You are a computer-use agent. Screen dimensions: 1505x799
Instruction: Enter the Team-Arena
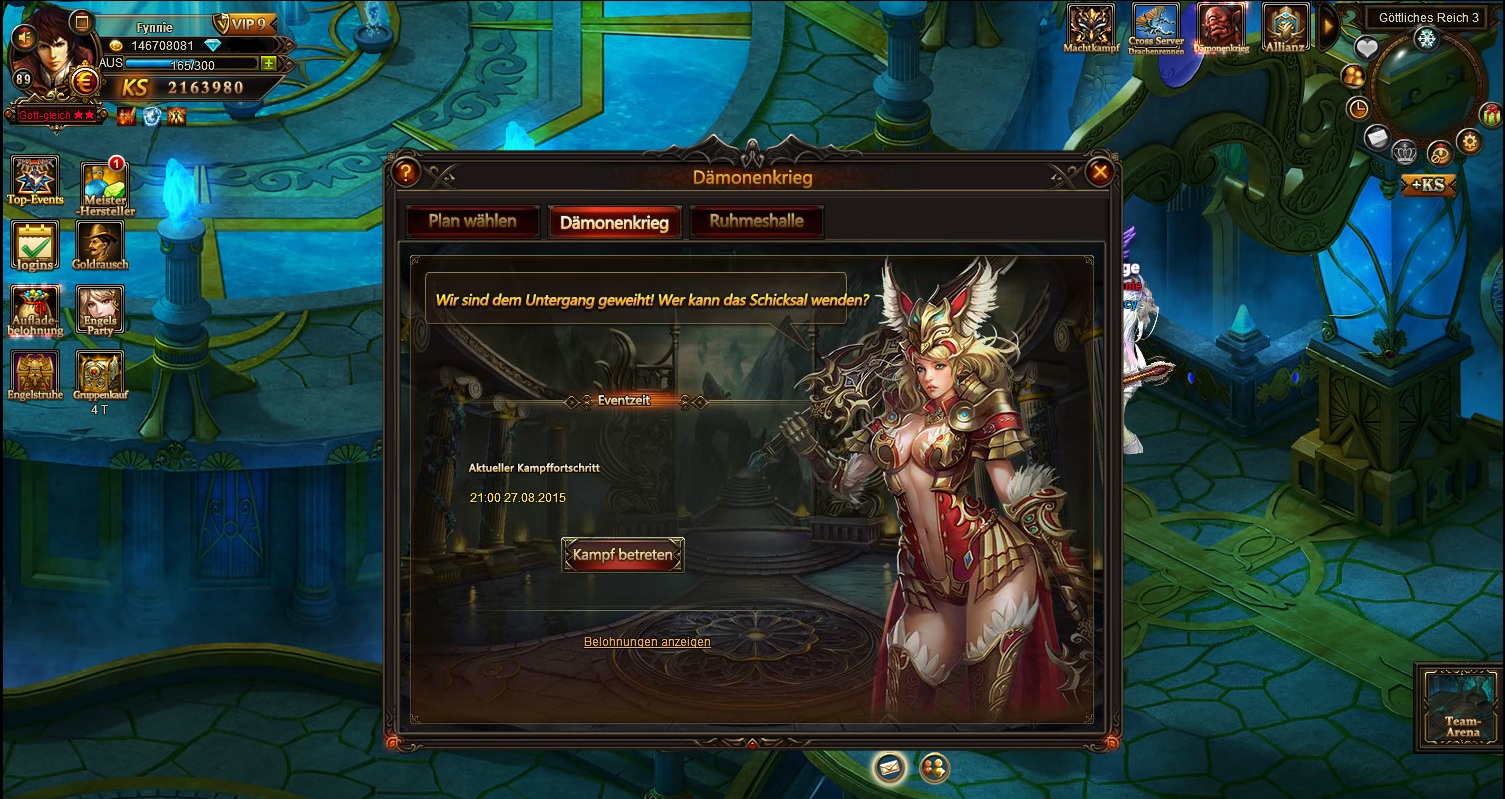pyautogui.click(x=1462, y=703)
